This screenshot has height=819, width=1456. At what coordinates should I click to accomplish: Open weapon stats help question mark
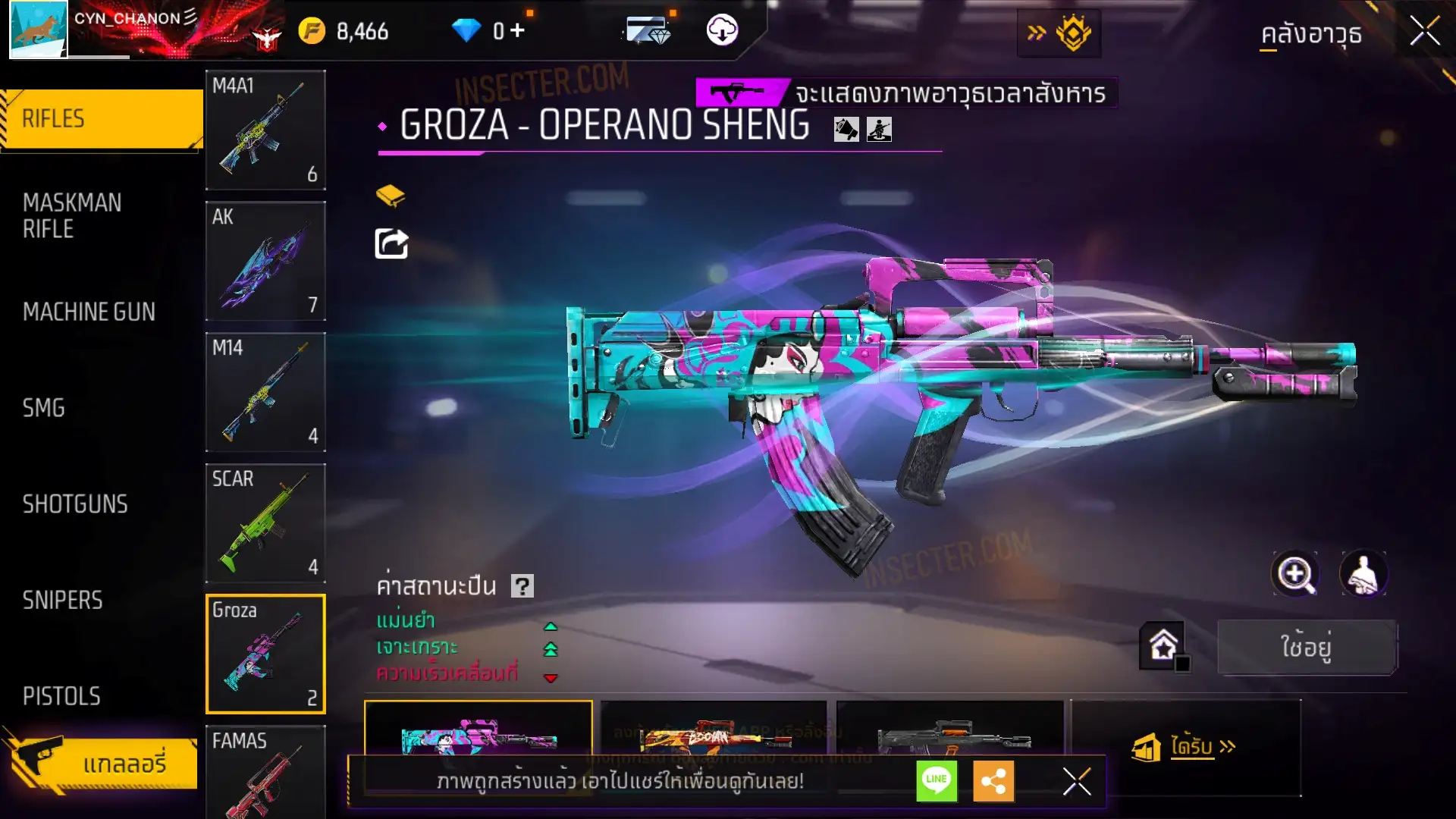[522, 586]
